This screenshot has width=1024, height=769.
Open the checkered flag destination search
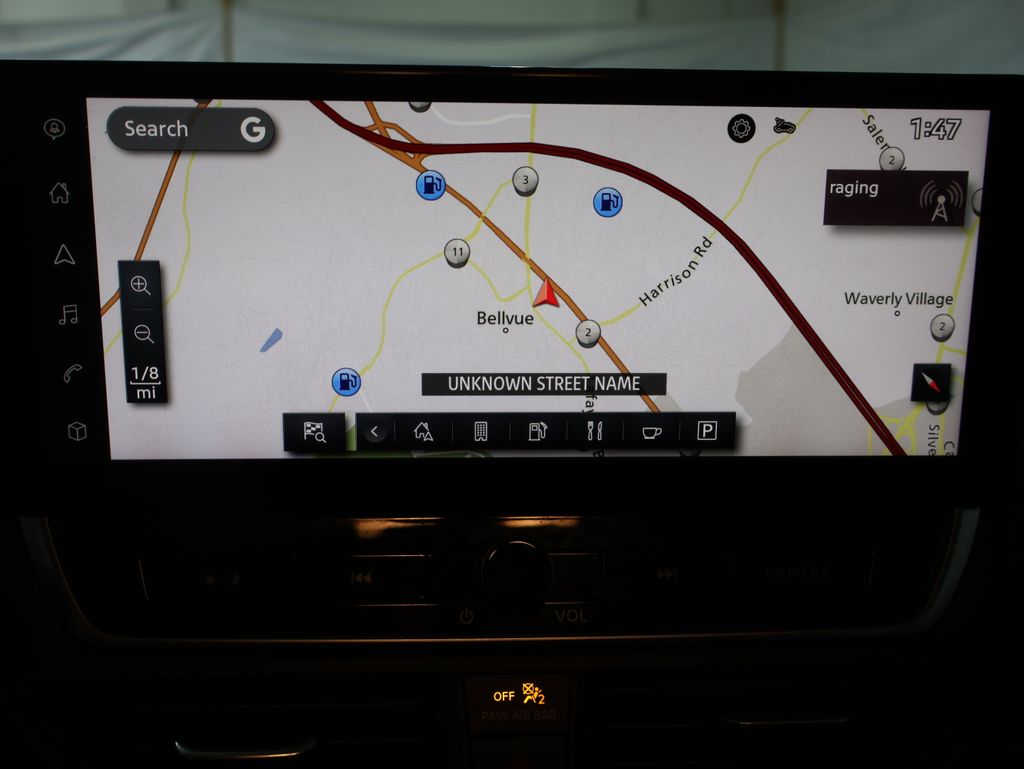click(314, 432)
